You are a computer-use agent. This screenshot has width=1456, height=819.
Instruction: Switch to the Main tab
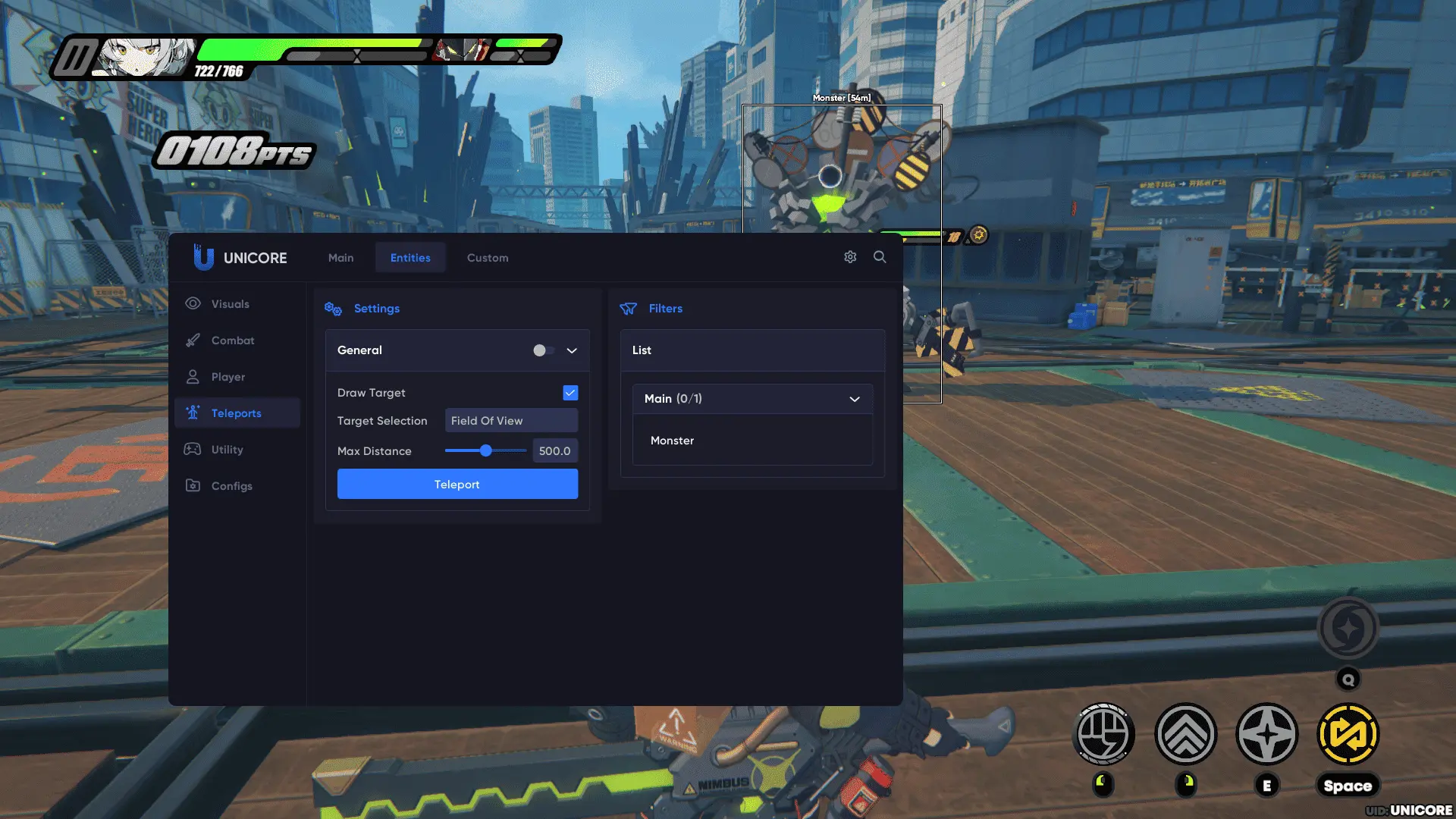[x=340, y=258]
